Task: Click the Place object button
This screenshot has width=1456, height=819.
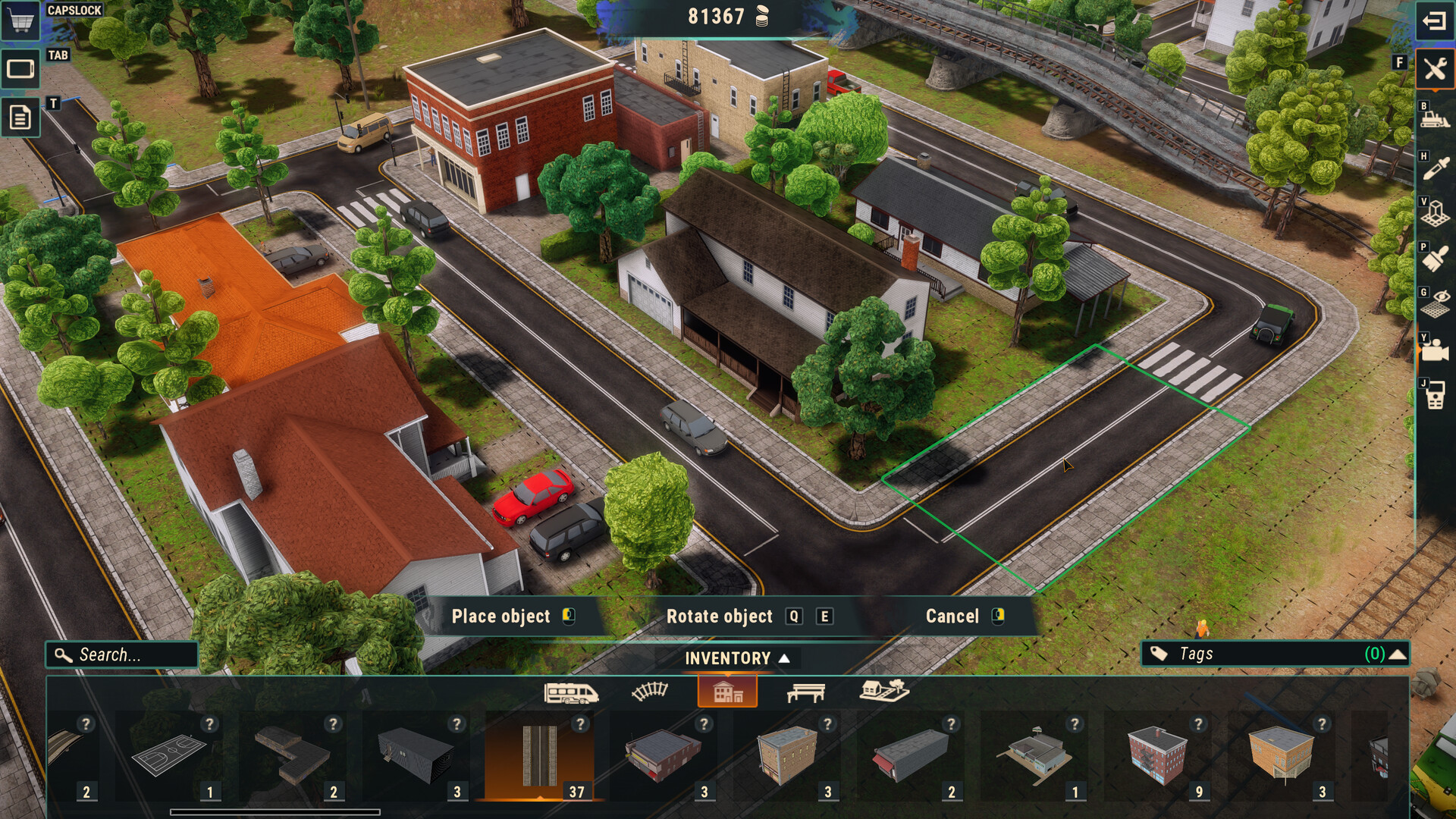Action: click(x=500, y=617)
